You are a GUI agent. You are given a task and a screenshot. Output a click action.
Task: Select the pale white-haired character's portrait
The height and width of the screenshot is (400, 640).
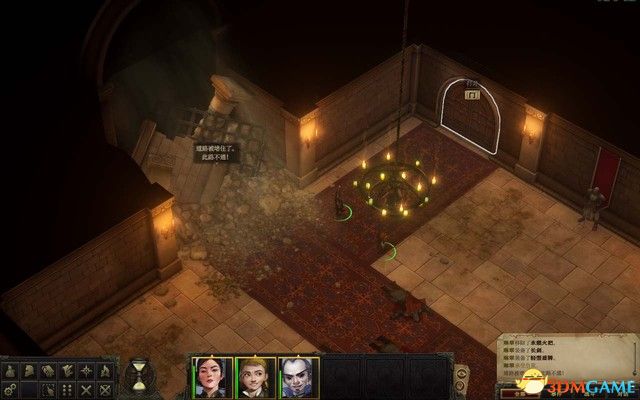coord(298,376)
